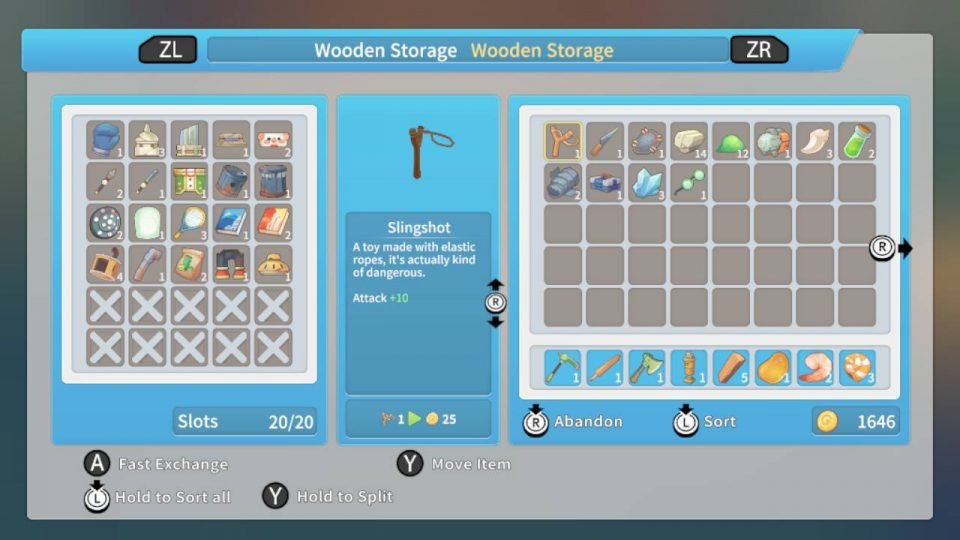This screenshot has height=540, width=960.
Task: Select the white fang item stack
Action: [815, 140]
